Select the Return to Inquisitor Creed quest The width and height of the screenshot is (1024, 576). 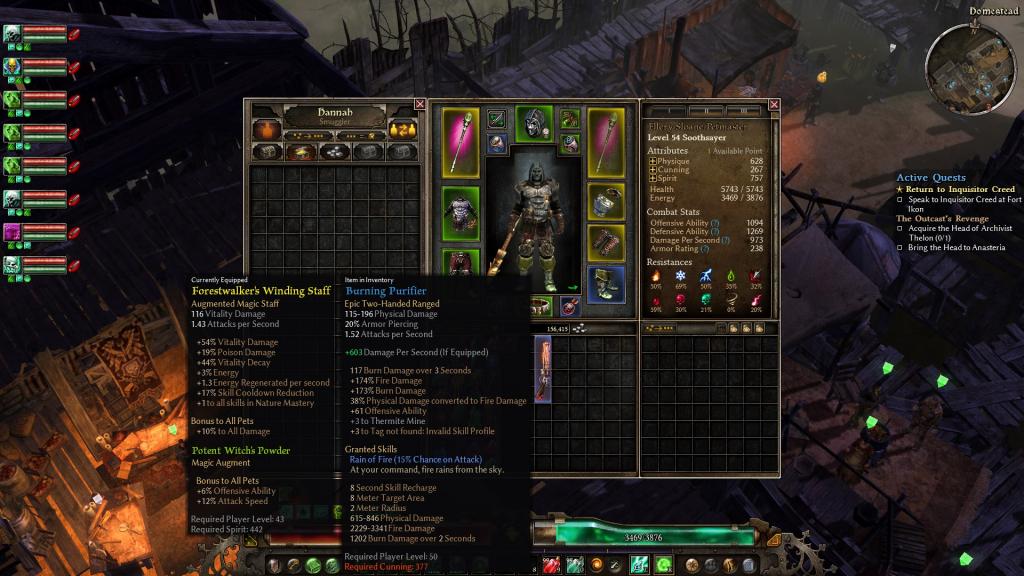tap(960, 189)
